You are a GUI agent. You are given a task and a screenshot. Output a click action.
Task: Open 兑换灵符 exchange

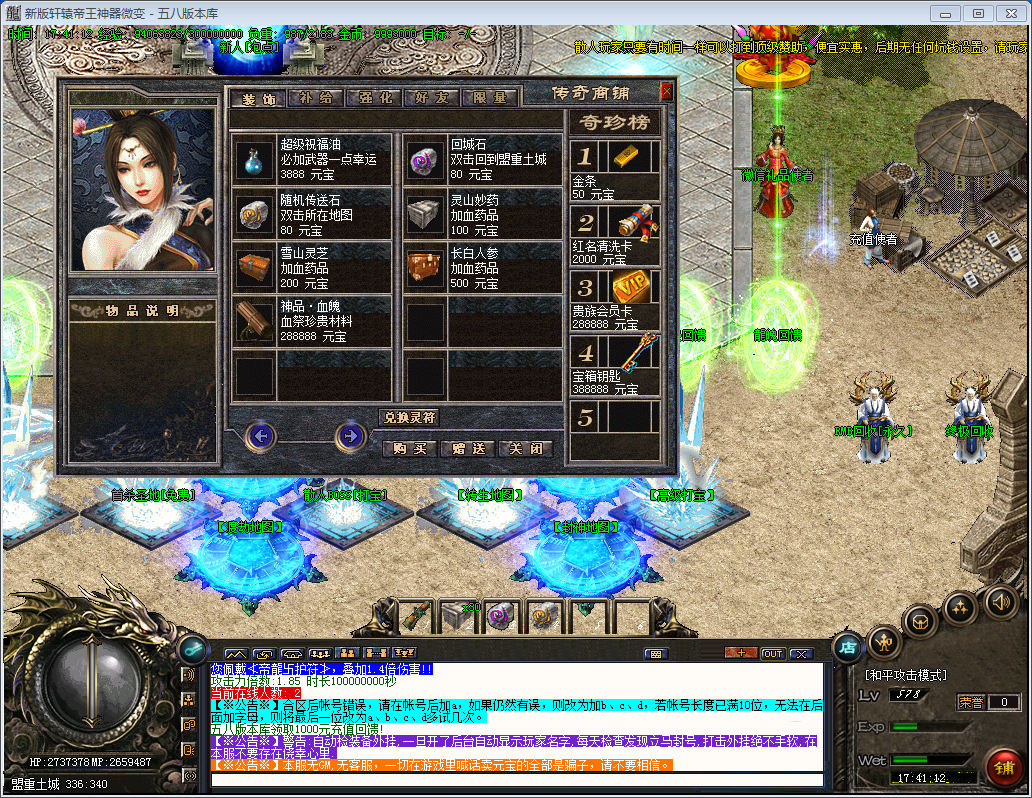pyautogui.click(x=410, y=417)
